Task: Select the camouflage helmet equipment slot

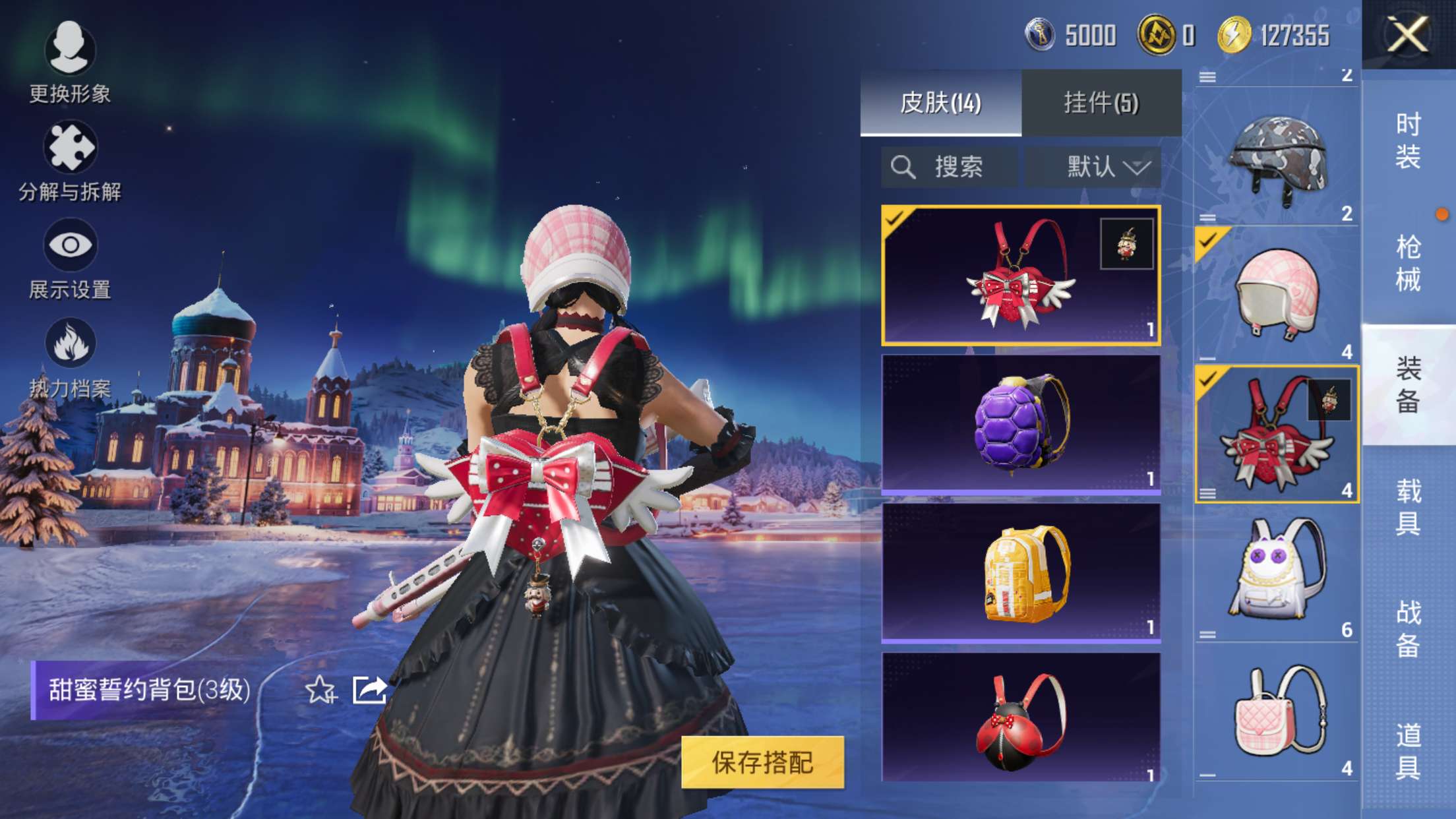Action: coord(1277,158)
